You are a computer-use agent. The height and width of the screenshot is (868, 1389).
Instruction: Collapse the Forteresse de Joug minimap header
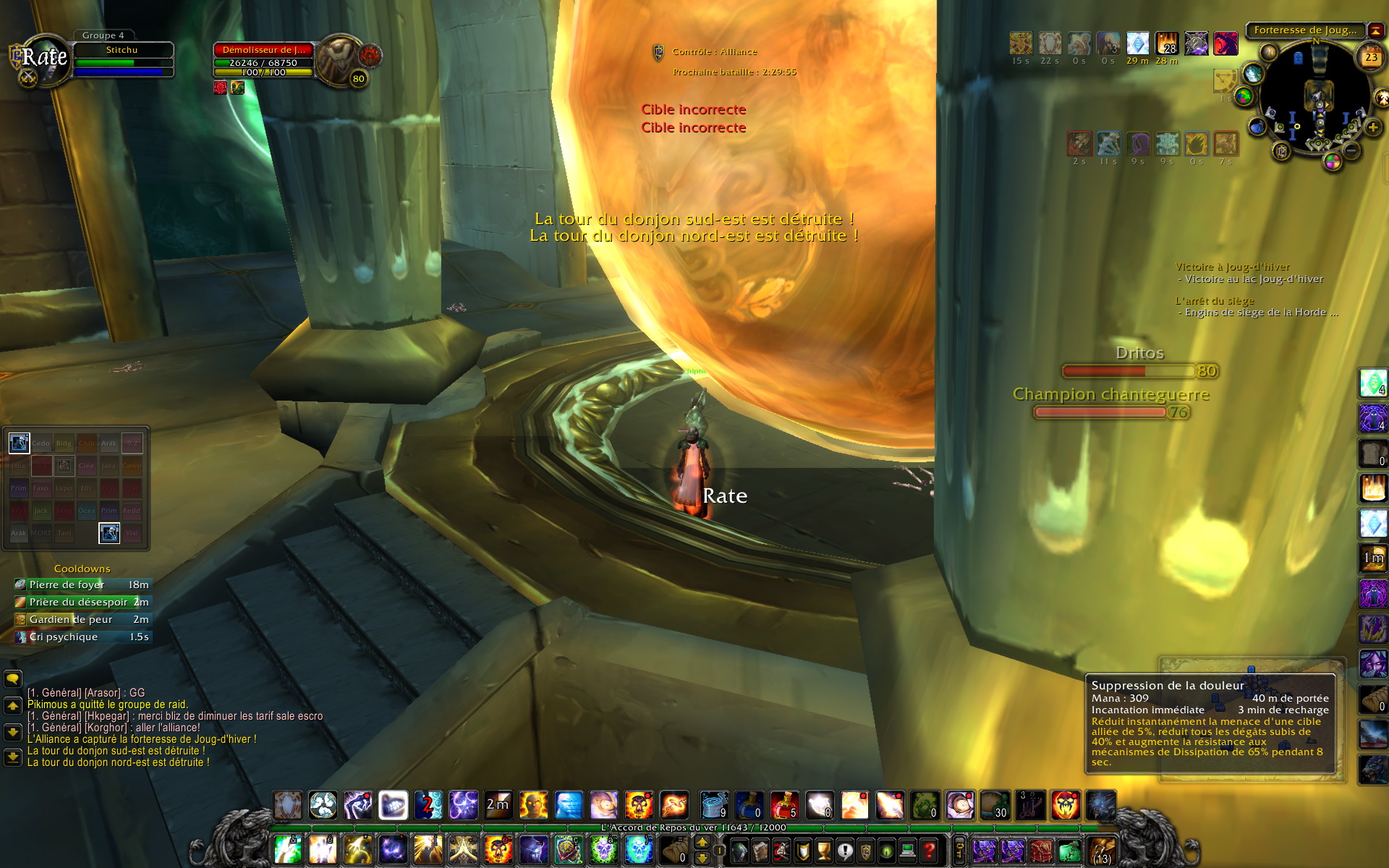click(1375, 30)
